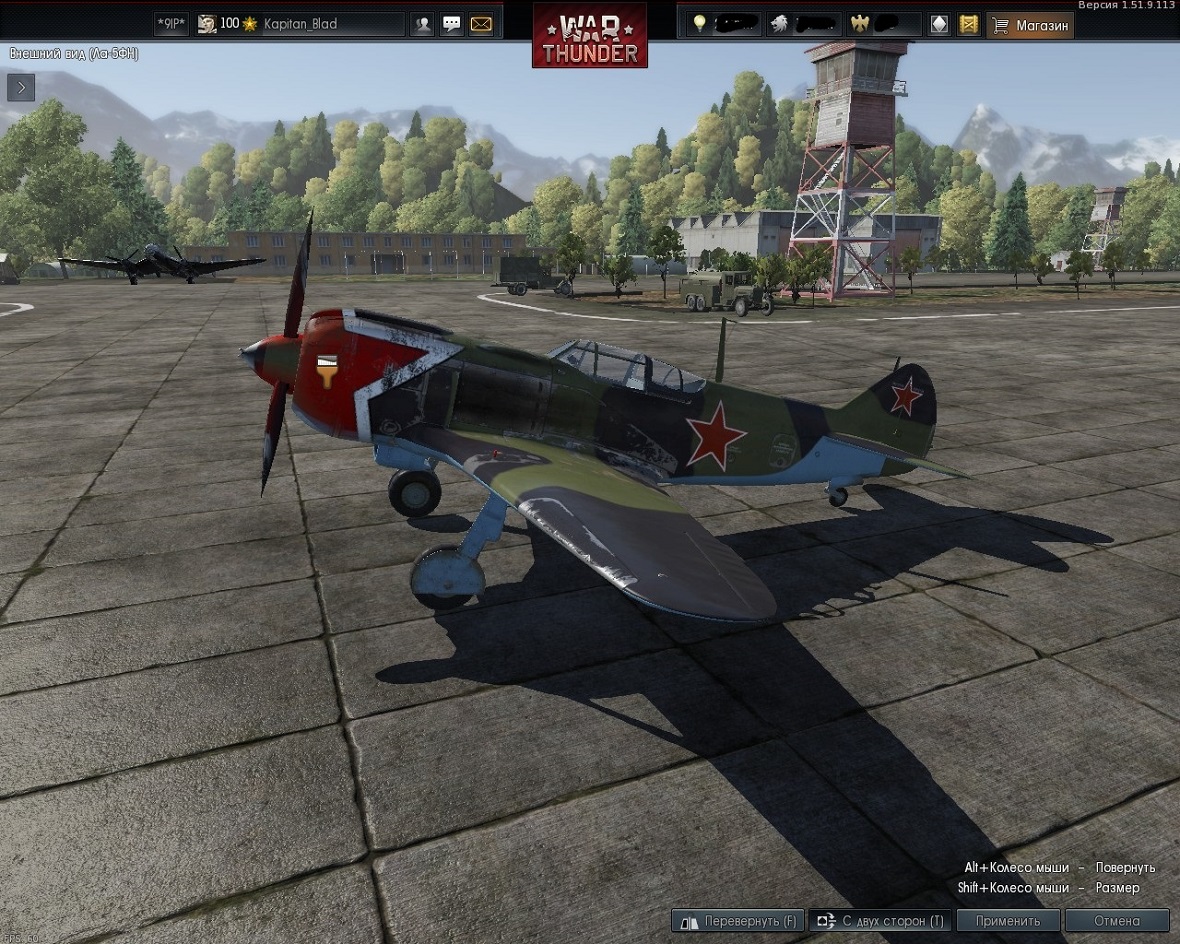
Task: Cancel with the Отмена button
Action: click(1116, 920)
